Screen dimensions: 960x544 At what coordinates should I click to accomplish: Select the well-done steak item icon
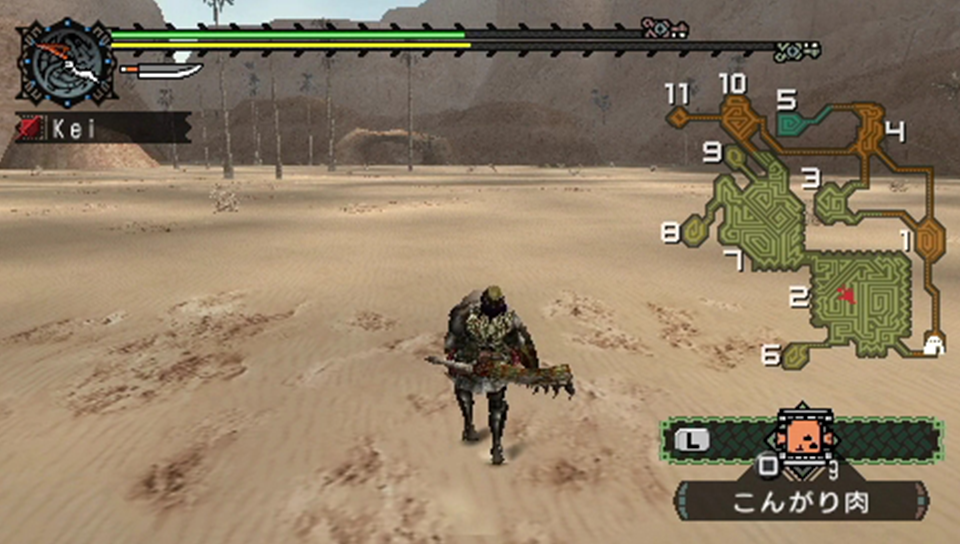(x=799, y=438)
